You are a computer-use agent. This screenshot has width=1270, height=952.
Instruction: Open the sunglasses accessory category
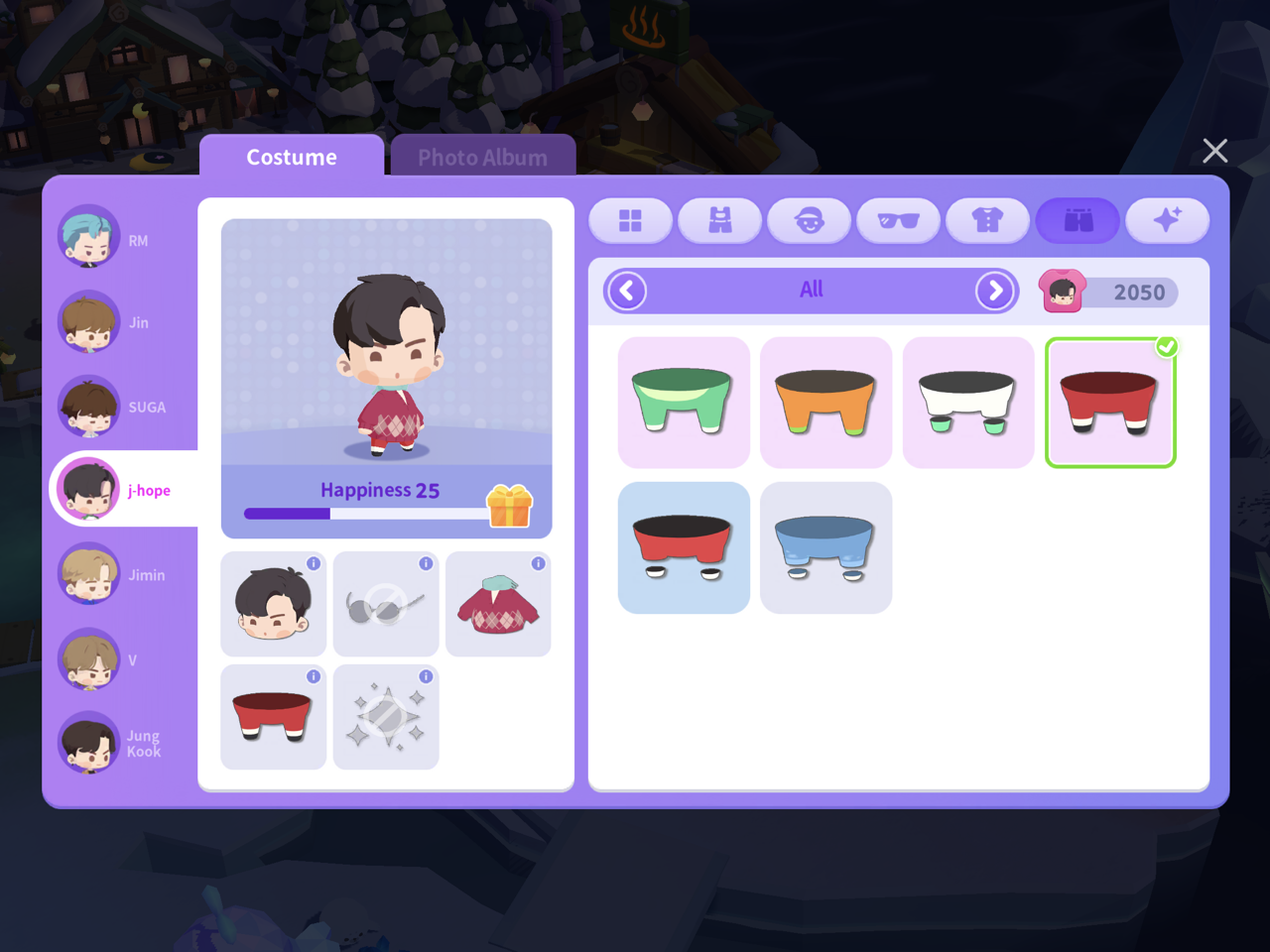coord(898,220)
